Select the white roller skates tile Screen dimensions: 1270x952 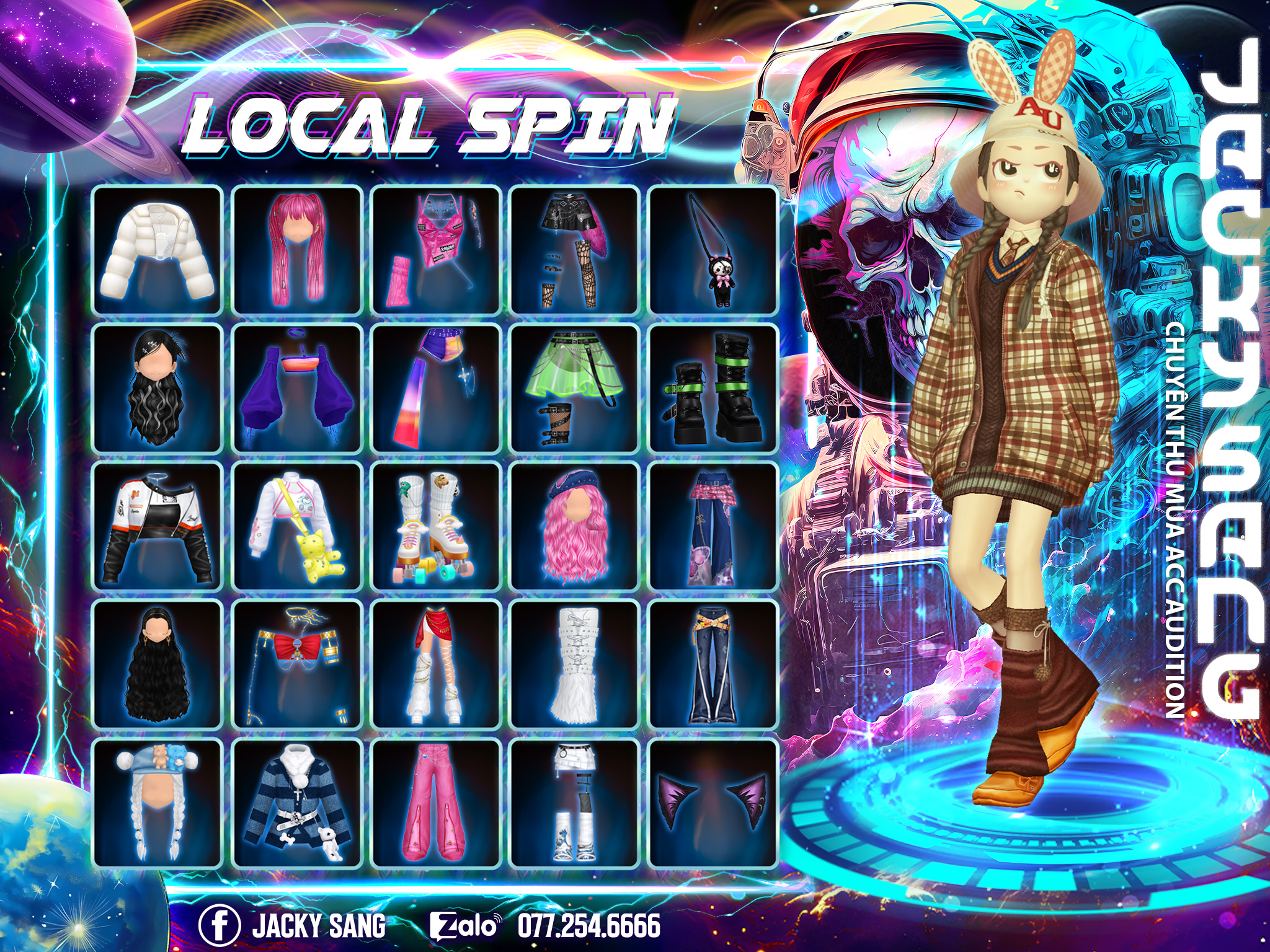coord(435,527)
